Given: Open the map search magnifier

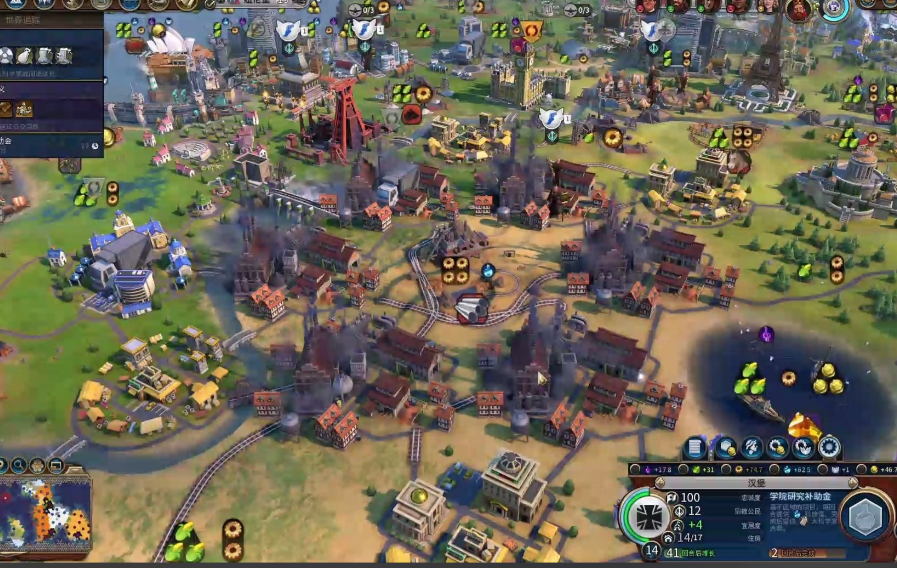Looking at the screenshot, I should [x=18, y=465].
